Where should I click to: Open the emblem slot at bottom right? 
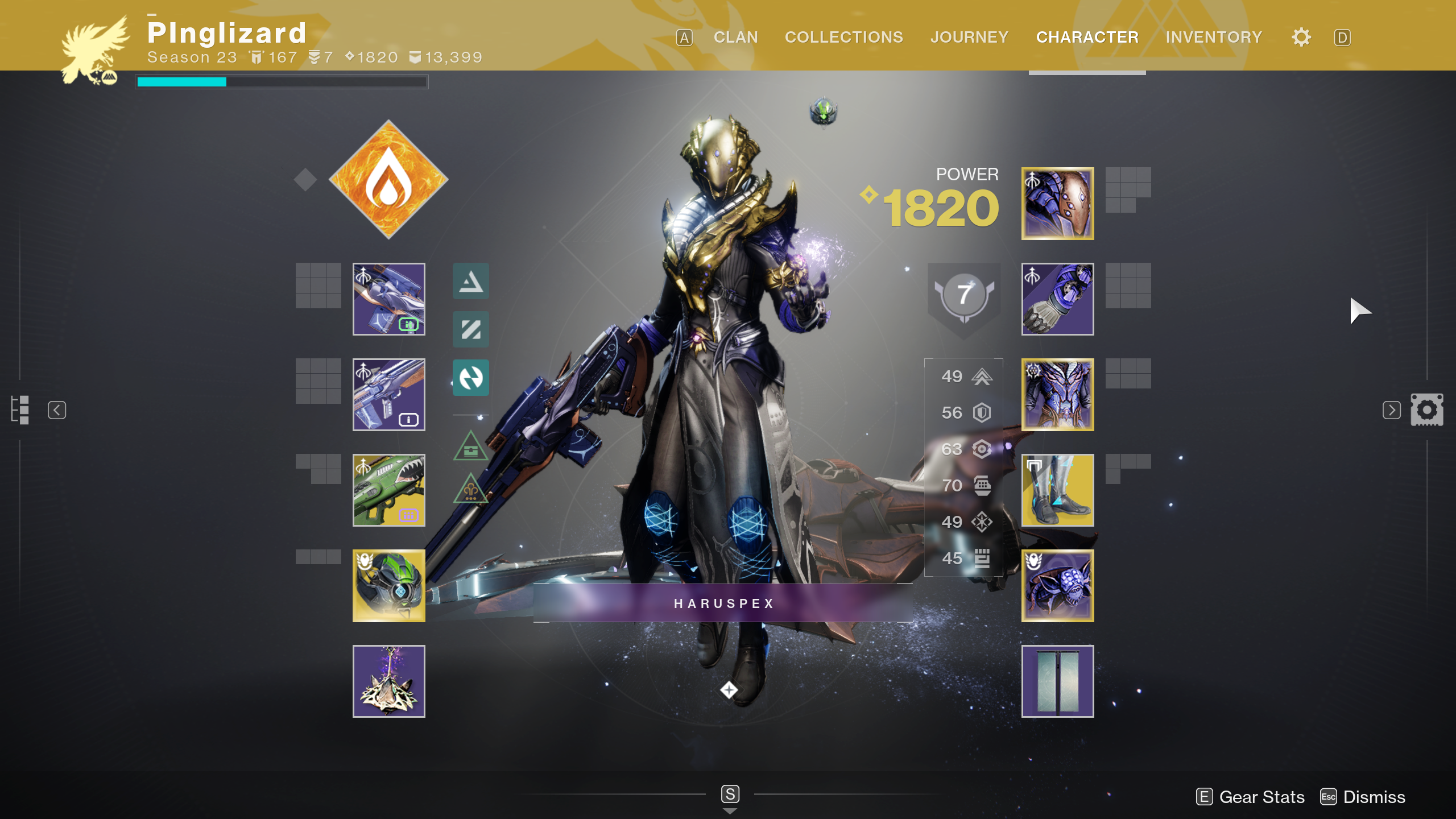[x=1057, y=681]
